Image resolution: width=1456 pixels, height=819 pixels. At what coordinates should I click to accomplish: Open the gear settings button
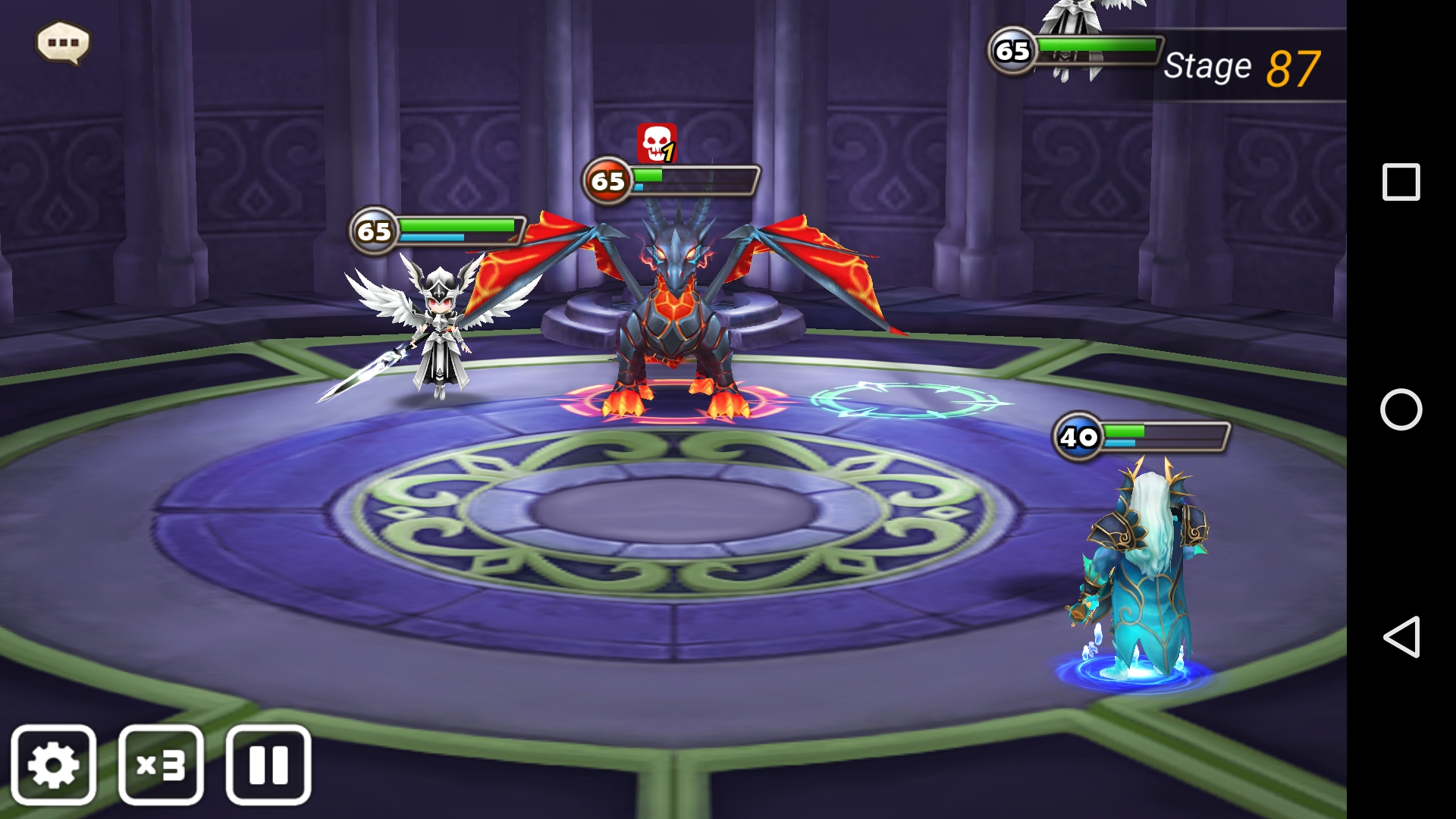54,764
